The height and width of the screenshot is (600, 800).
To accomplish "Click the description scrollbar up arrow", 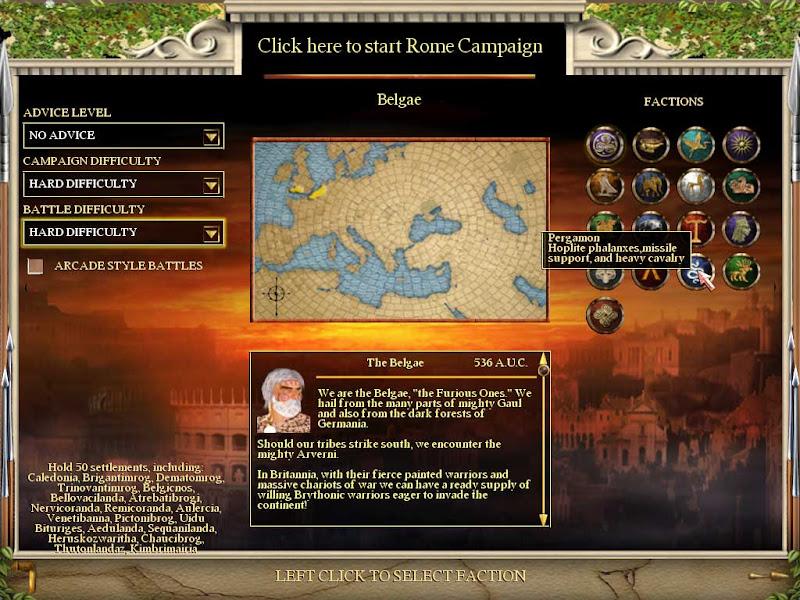I will [544, 358].
